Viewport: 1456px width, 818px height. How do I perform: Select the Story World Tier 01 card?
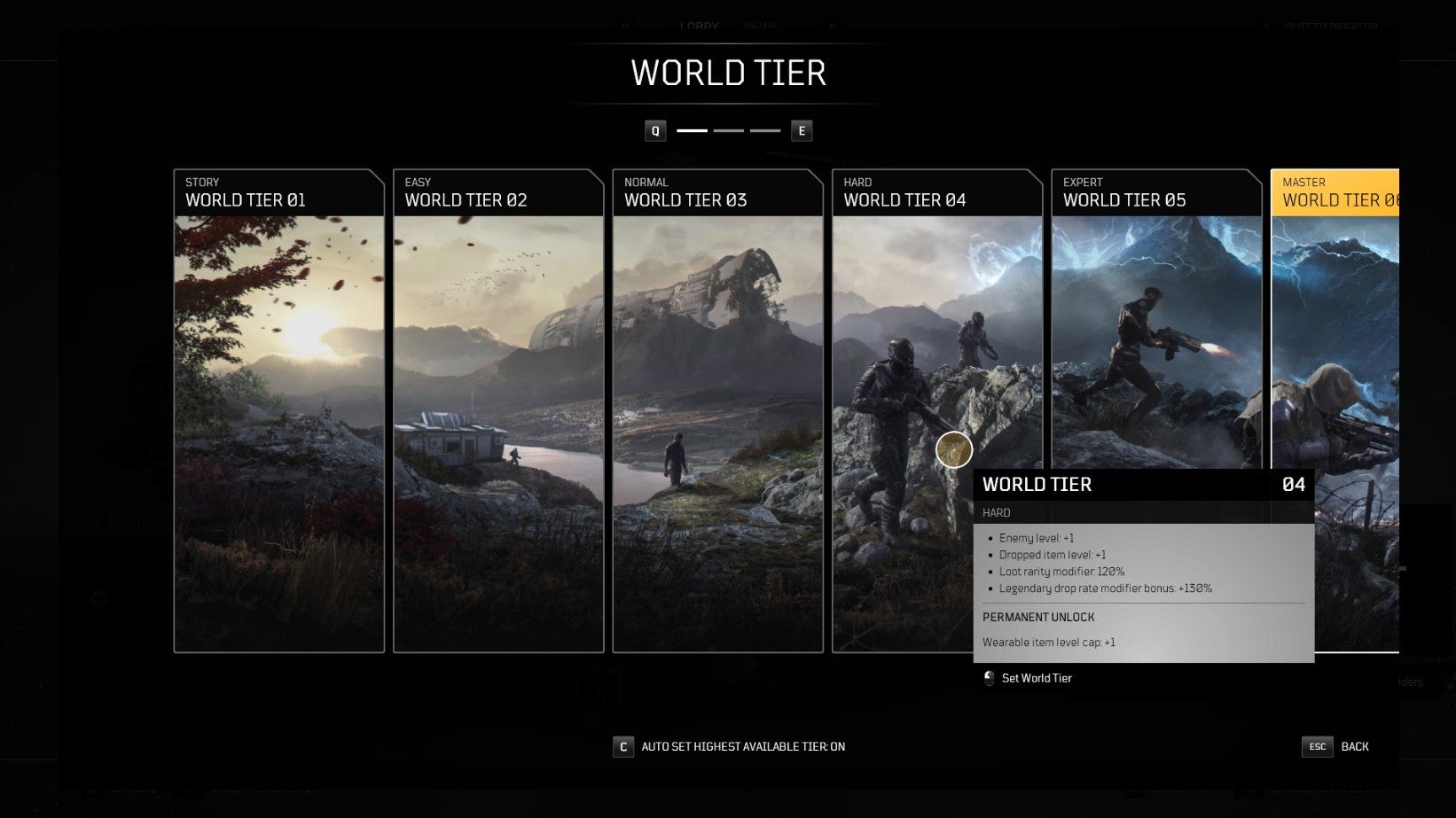click(278, 412)
